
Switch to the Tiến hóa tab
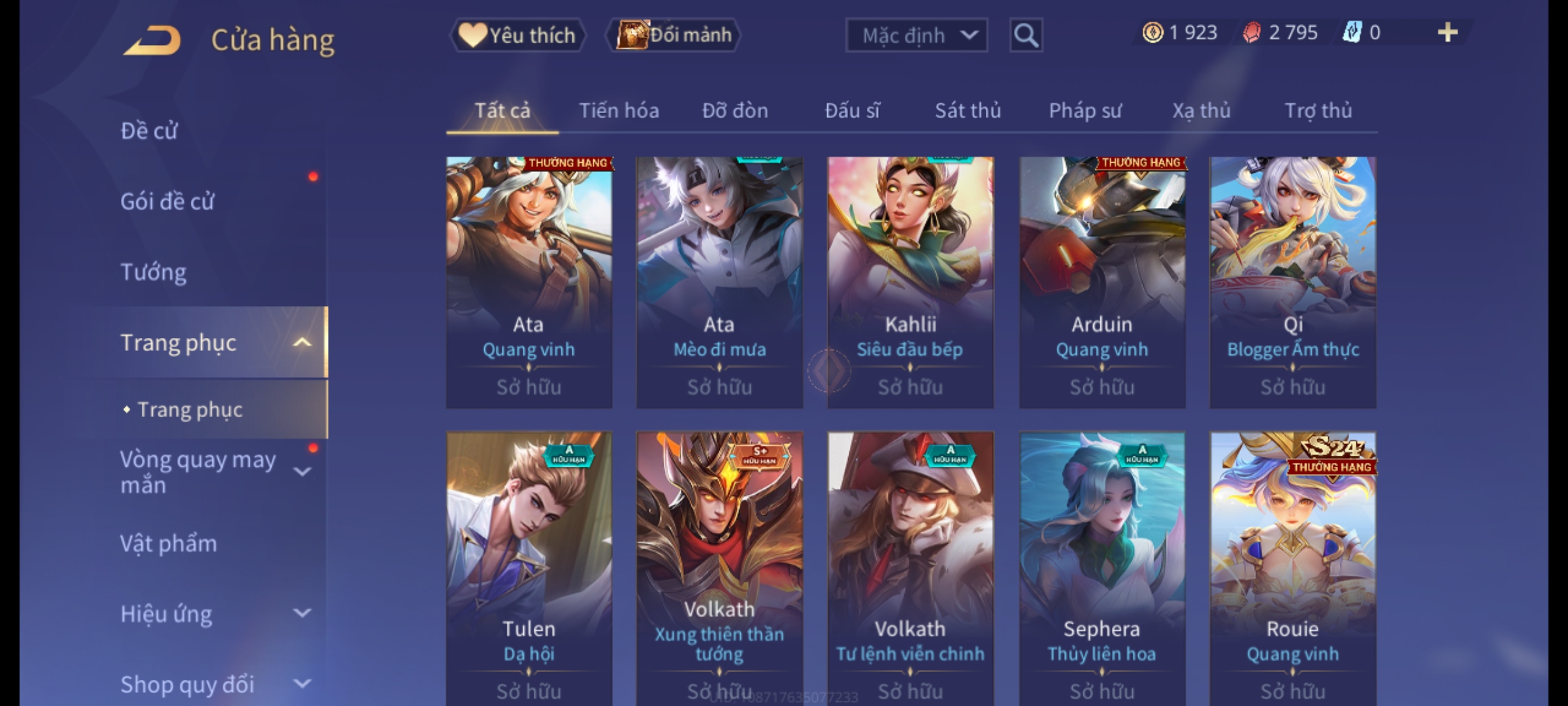click(x=619, y=110)
